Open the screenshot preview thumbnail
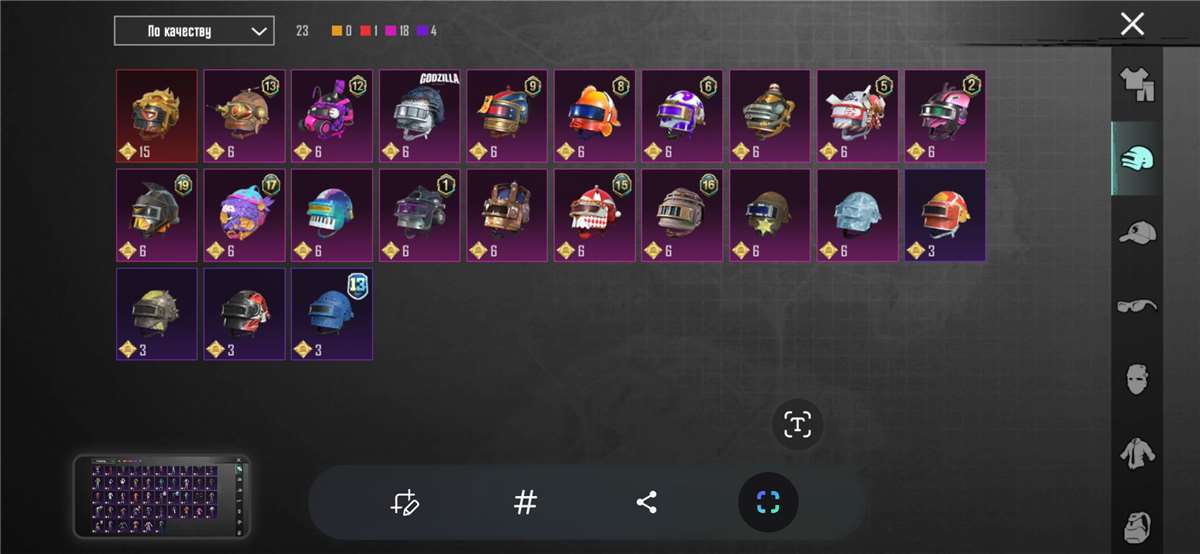The width and height of the screenshot is (1200, 554). [162, 497]
